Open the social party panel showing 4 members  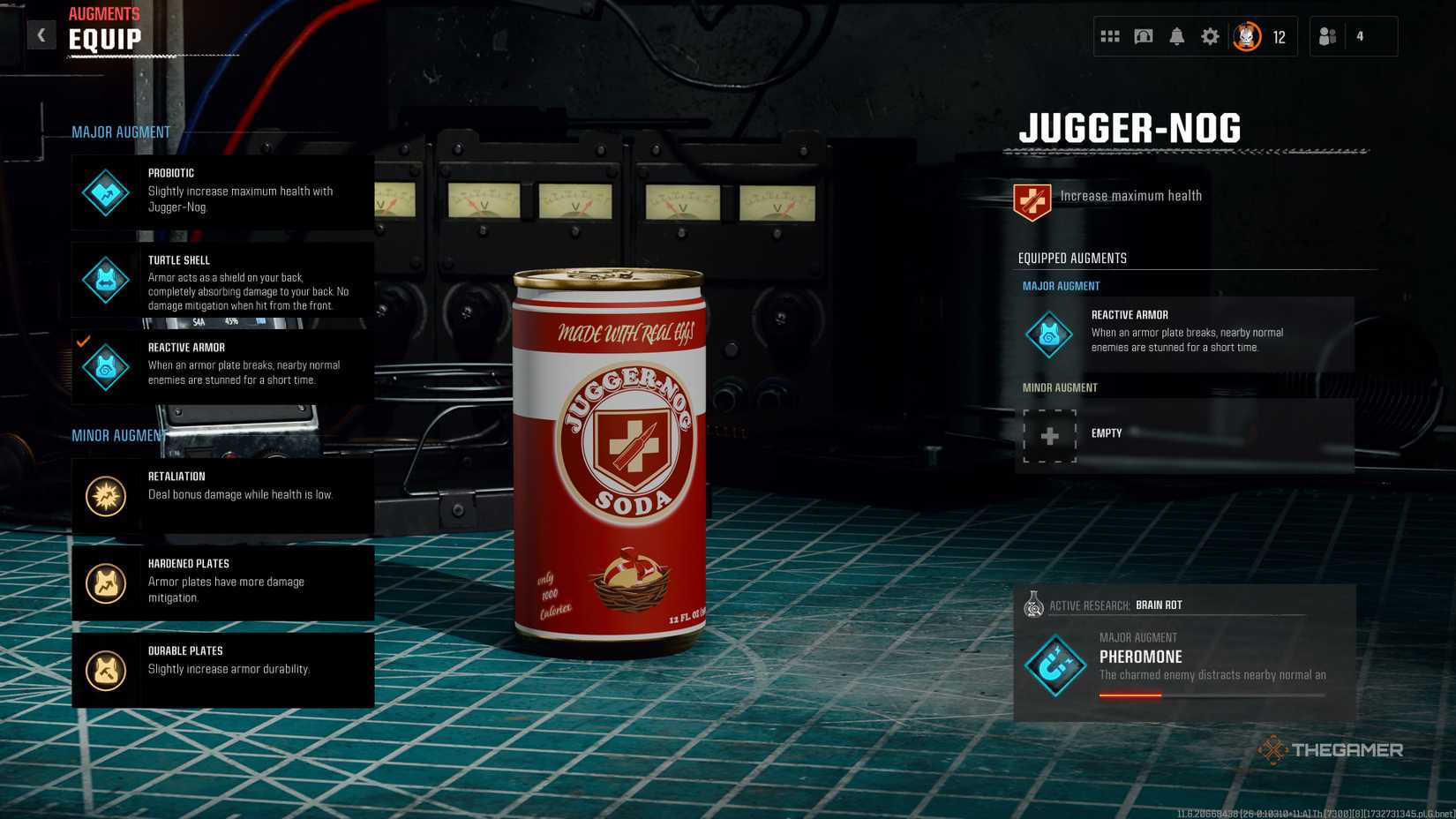[x=1327, y=36]
